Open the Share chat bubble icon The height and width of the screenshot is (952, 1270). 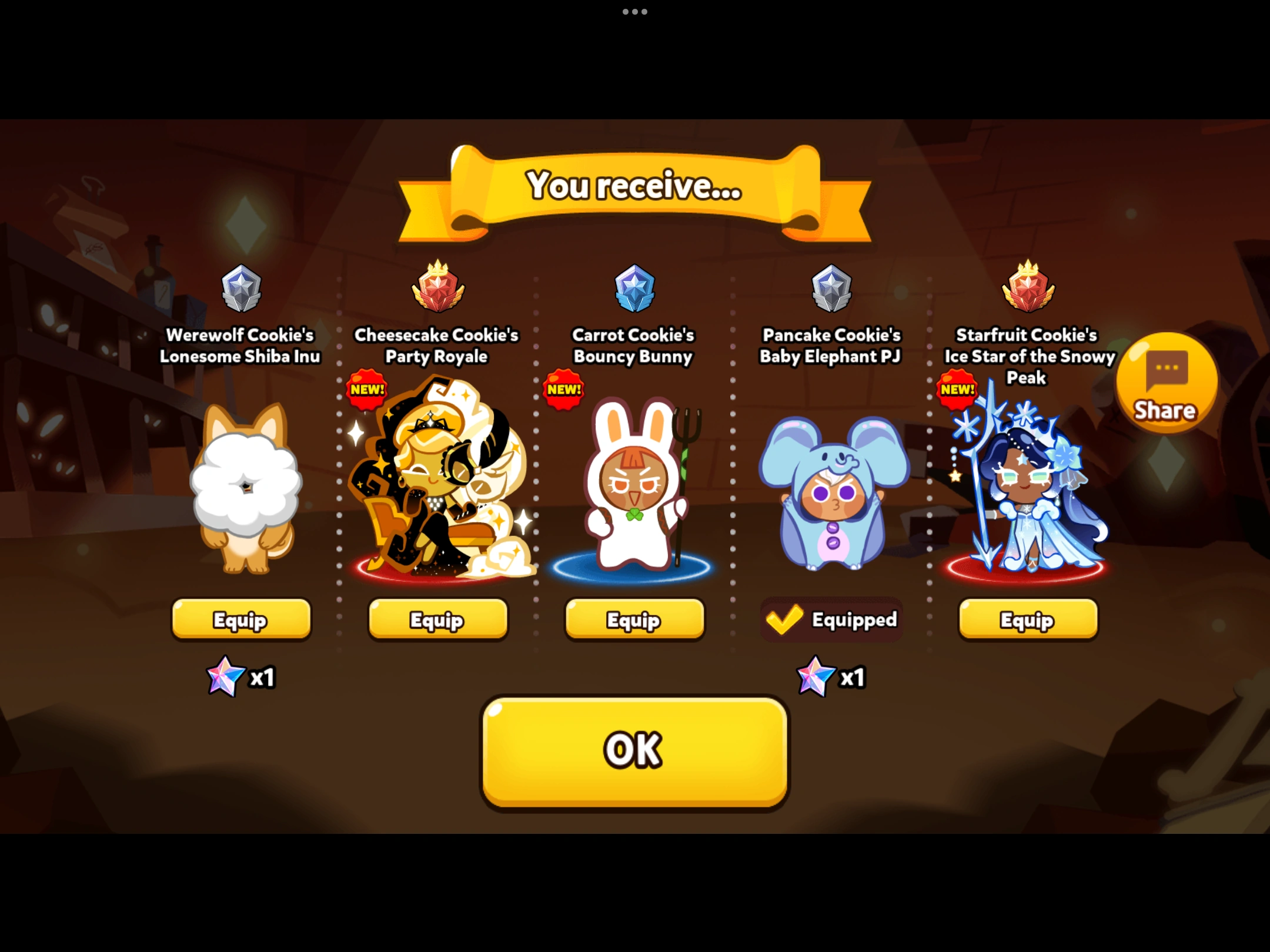click(x=1166, y=388)
